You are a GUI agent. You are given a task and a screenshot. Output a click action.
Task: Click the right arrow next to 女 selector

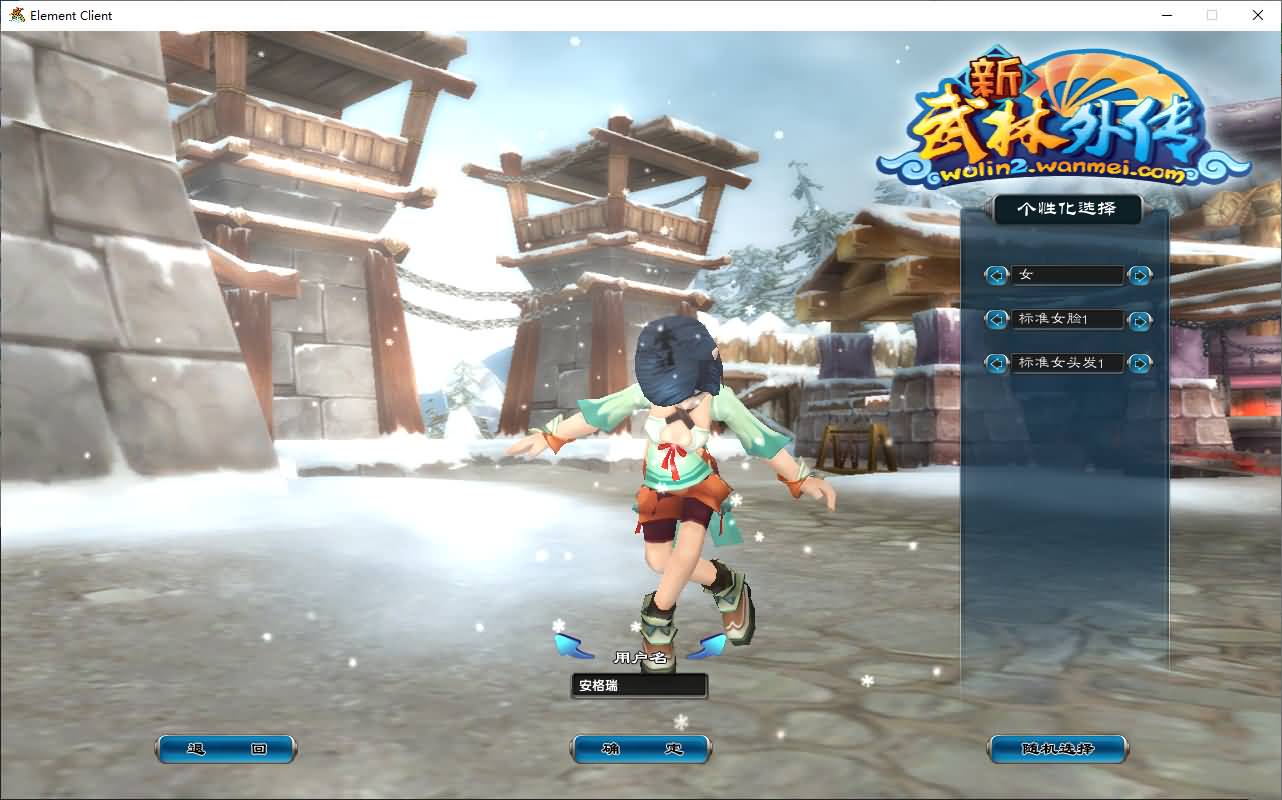point(1139,275)
